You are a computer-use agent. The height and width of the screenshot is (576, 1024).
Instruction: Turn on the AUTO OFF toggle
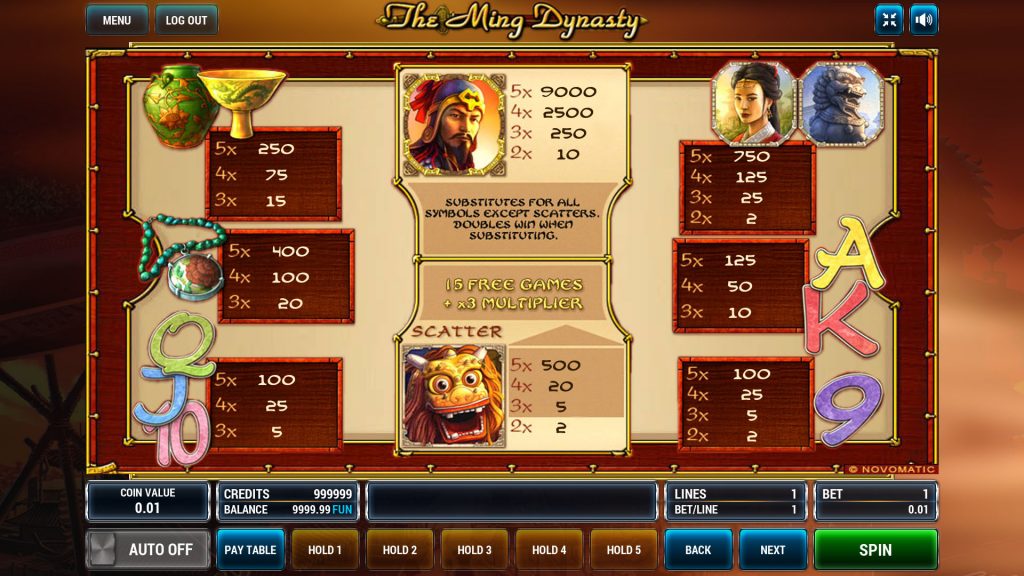[x=148, y=550]
